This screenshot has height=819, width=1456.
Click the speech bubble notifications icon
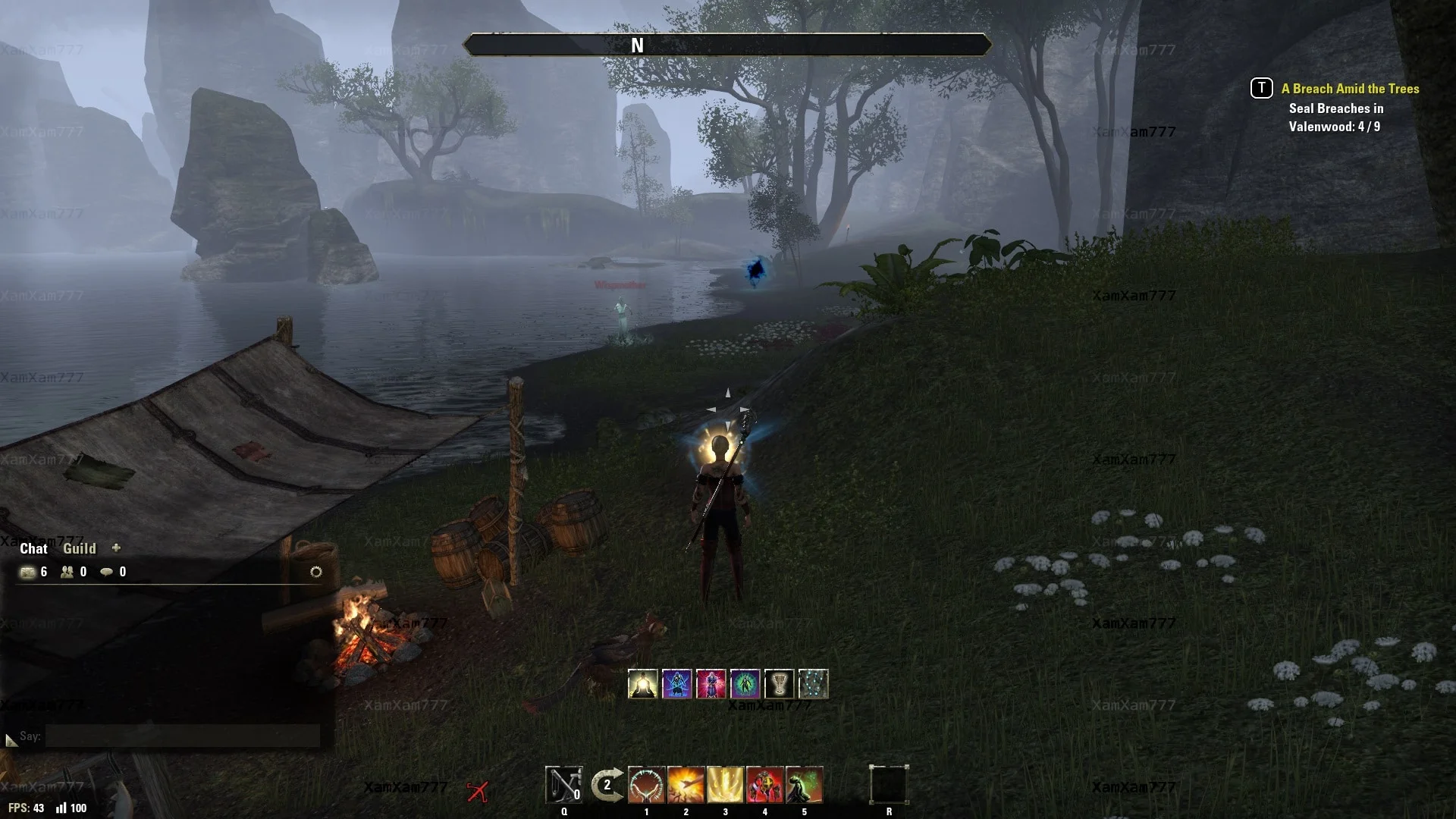[x=107, y=572]
